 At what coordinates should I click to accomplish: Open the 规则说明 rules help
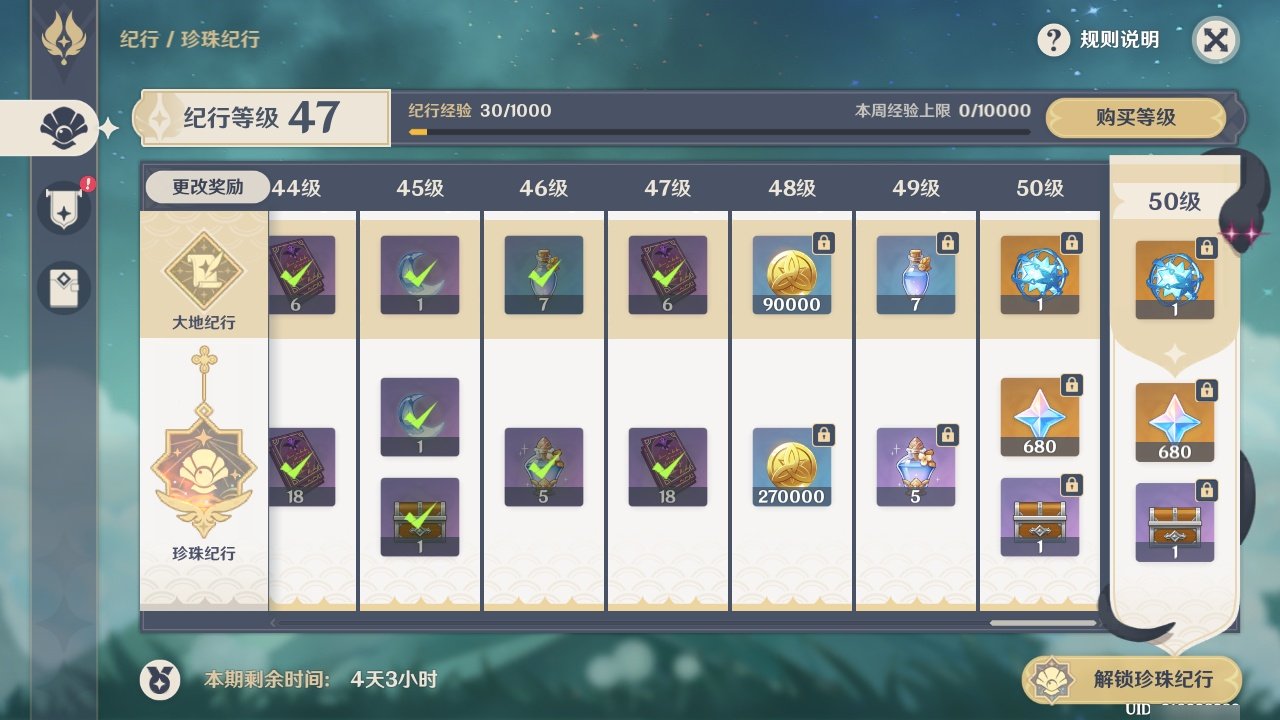(1099, 40)
